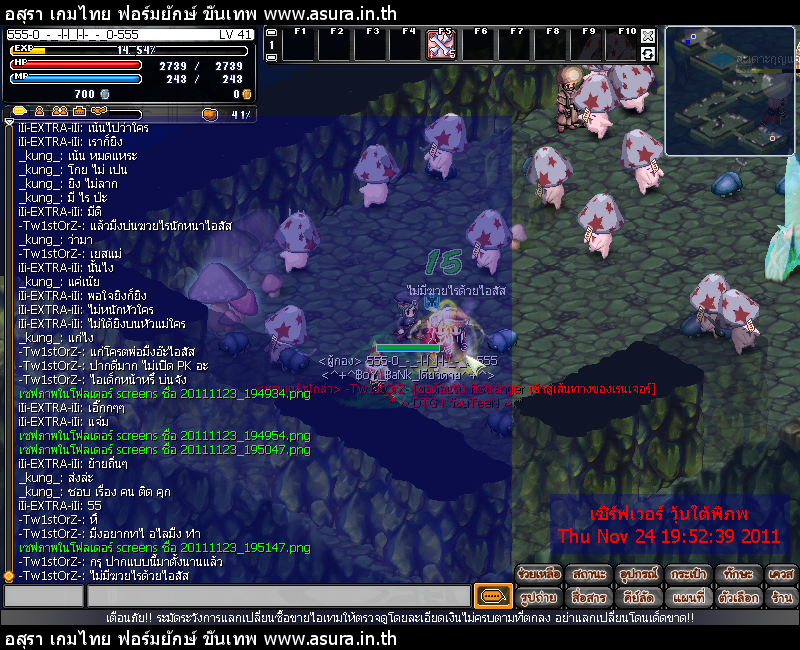Open the สถานะ status window
800x650 pixels.
(590, 574)
